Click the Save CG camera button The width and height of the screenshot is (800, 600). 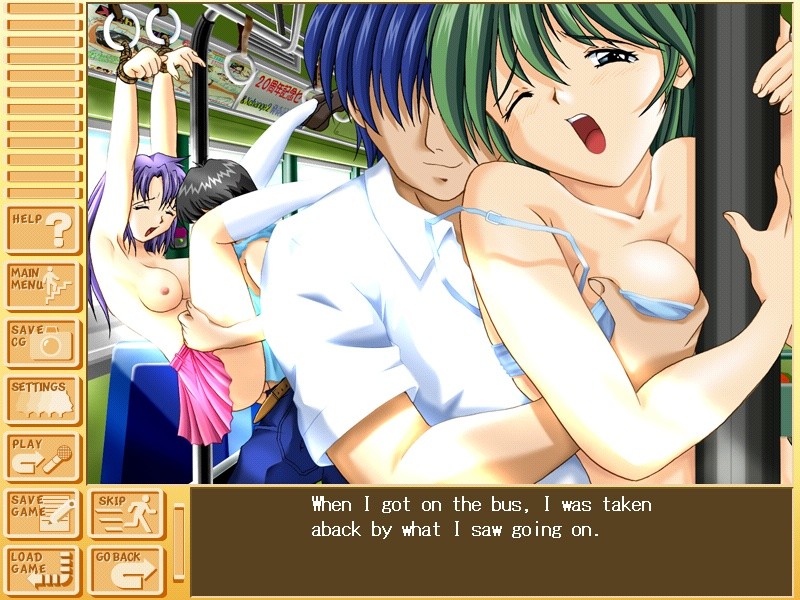(x=43, y=342)
